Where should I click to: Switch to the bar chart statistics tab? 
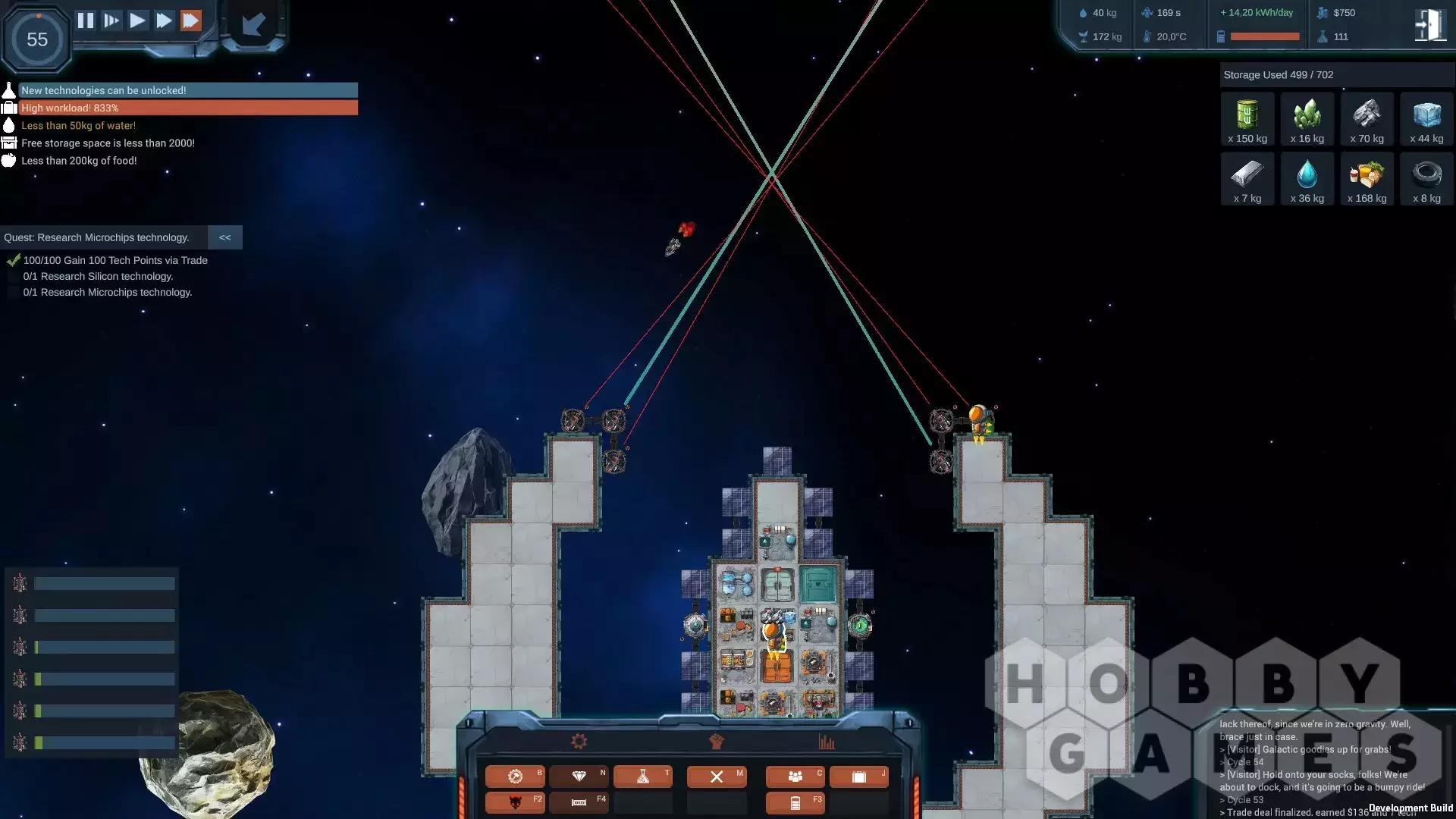827,742
